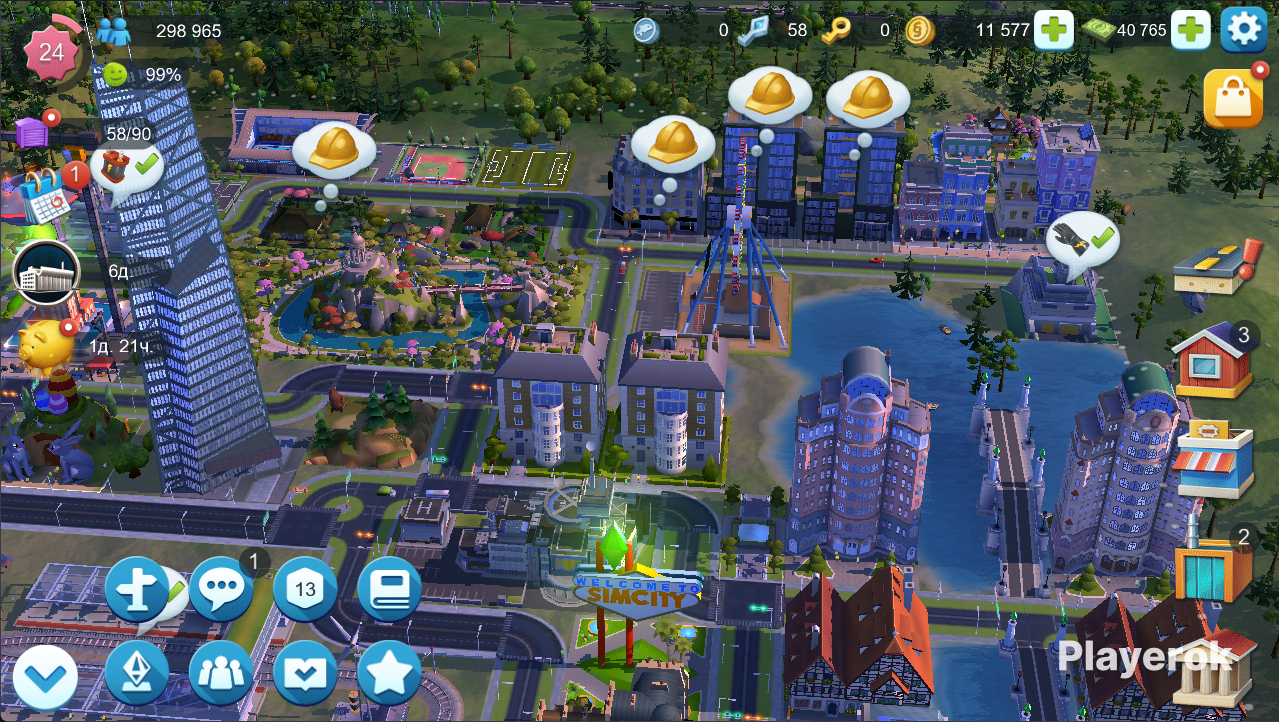Open the book news button
This screenshot has width=1279, height=722.
coord(389,588)
